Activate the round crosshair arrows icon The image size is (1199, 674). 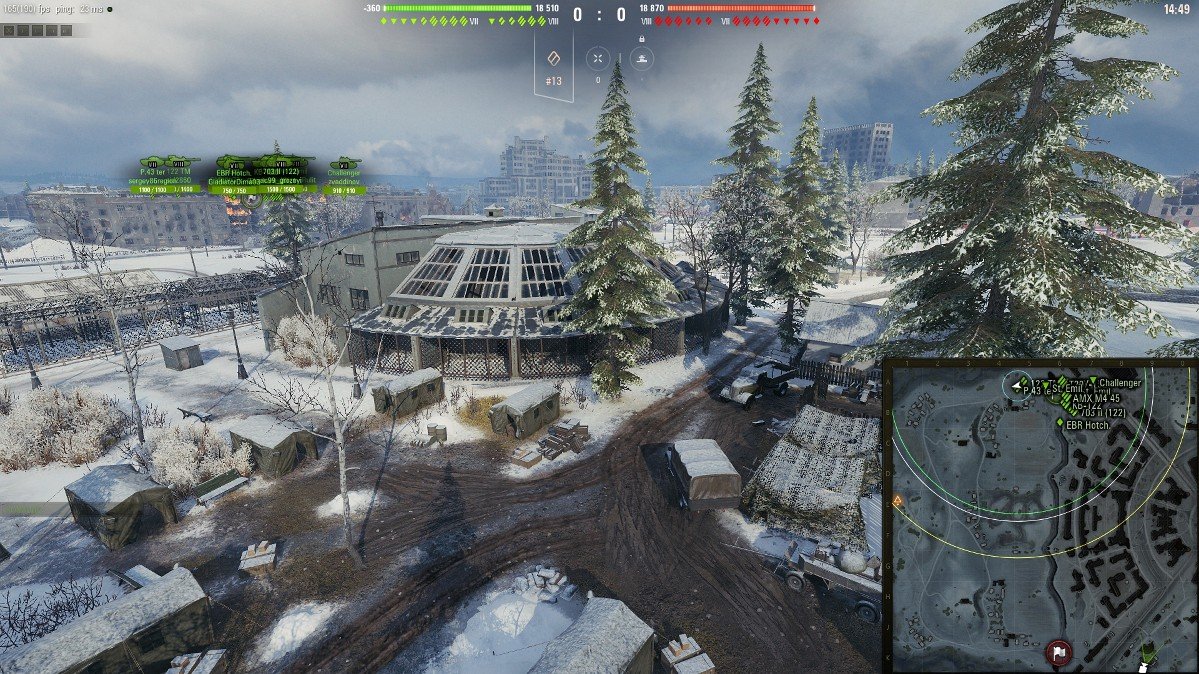pyautogui.click(x=597, y=58)
